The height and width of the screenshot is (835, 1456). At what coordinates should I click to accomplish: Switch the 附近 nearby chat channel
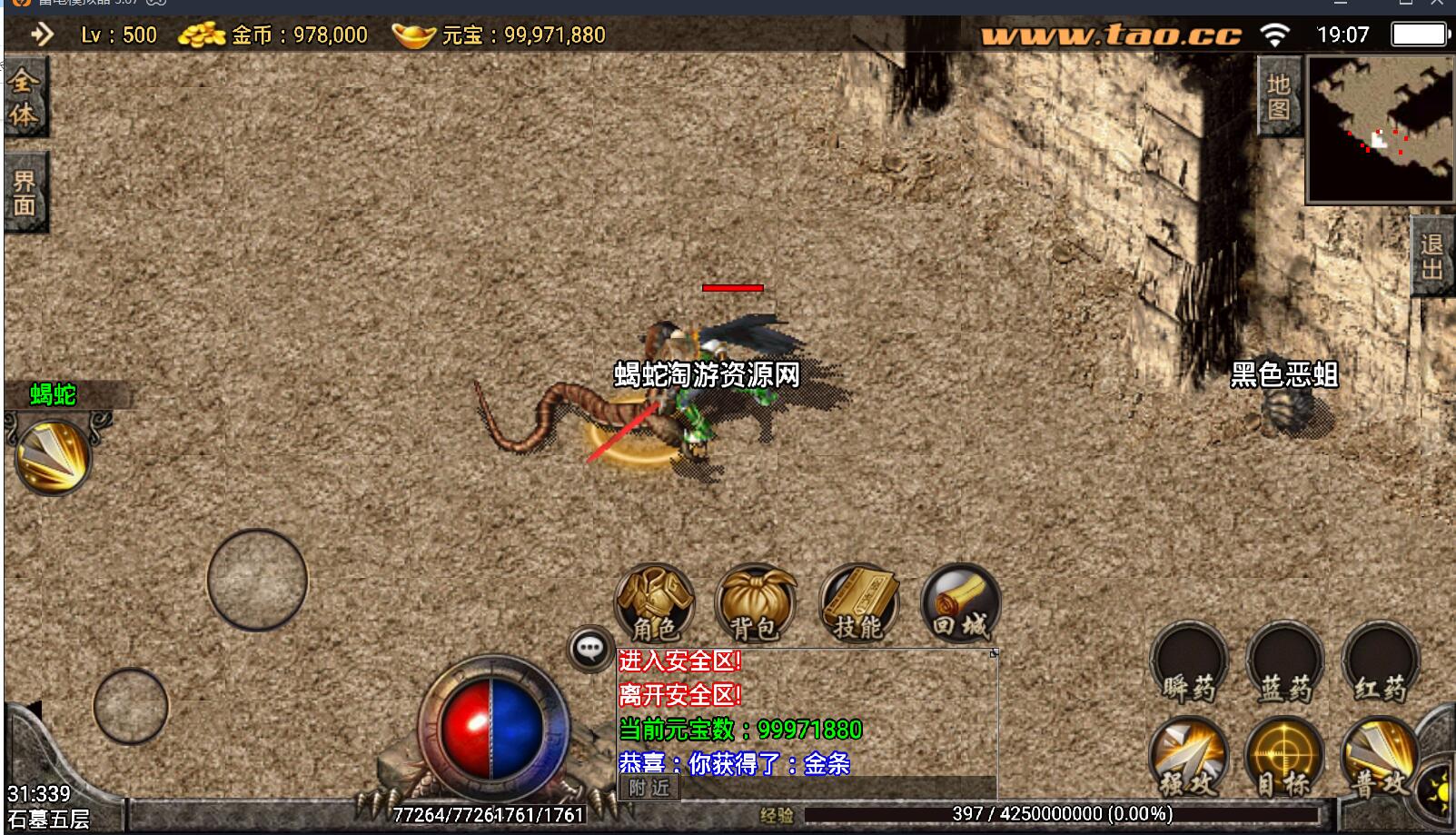click(649, 788)
